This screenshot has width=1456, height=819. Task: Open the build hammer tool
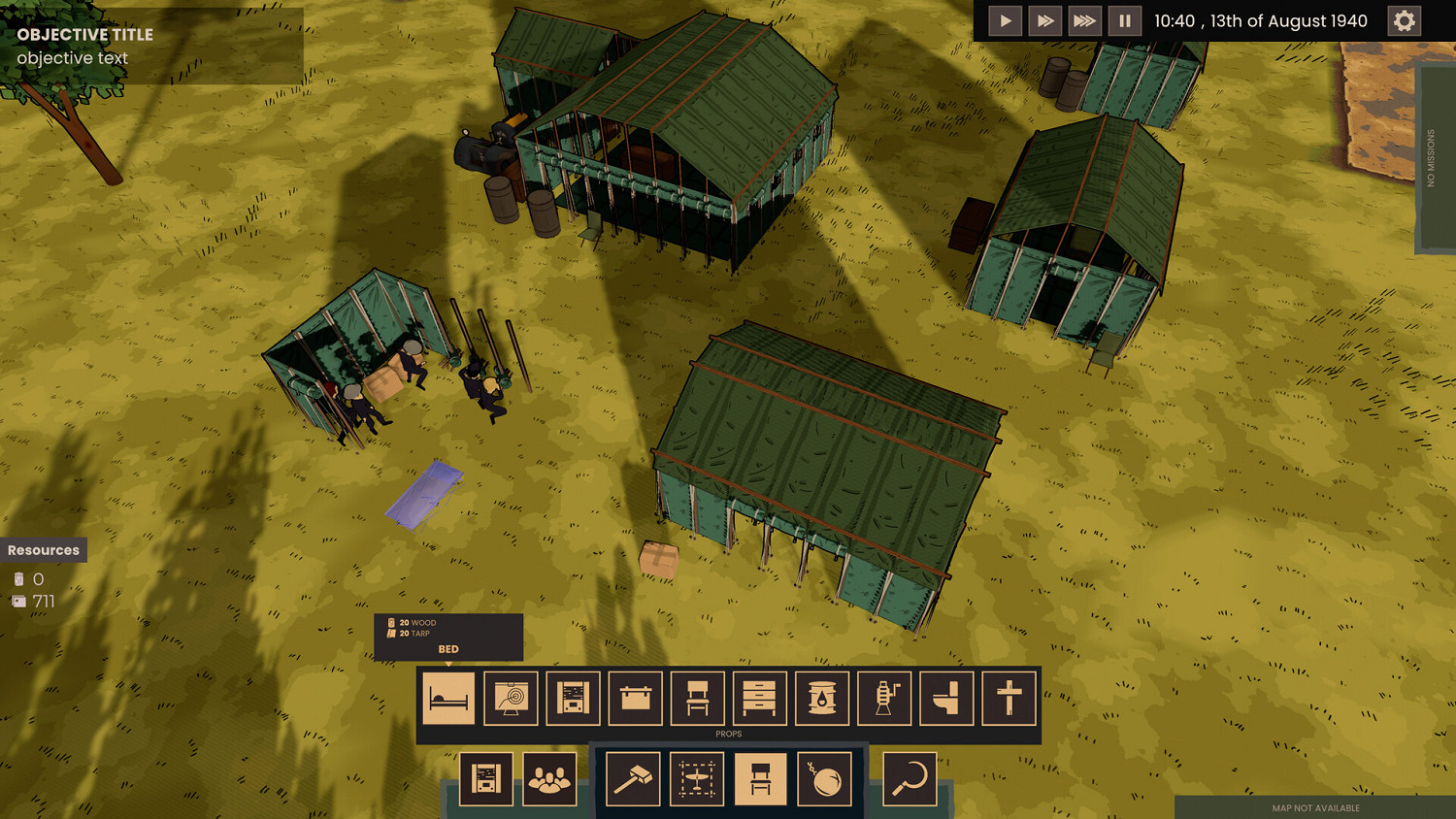633,778
